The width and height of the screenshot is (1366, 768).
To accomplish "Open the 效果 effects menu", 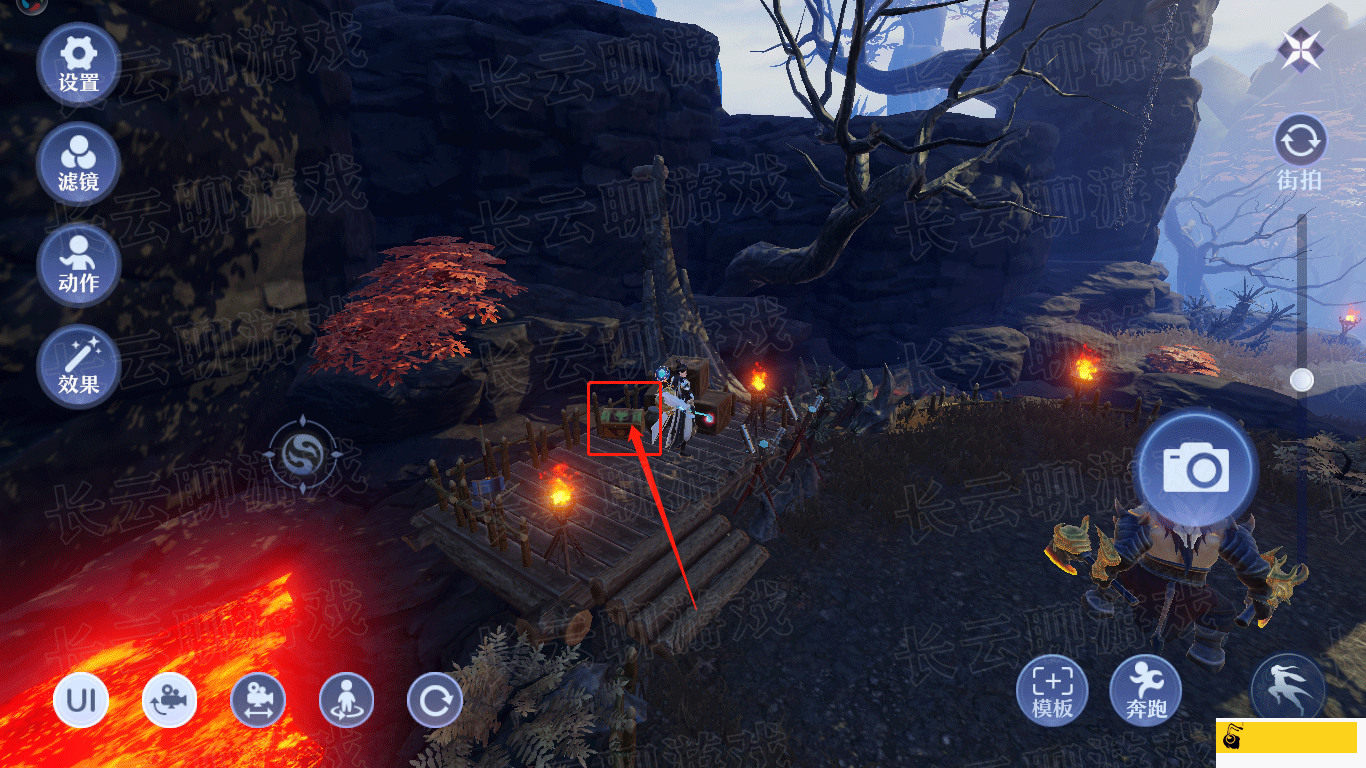I will (x=78, y=366).
